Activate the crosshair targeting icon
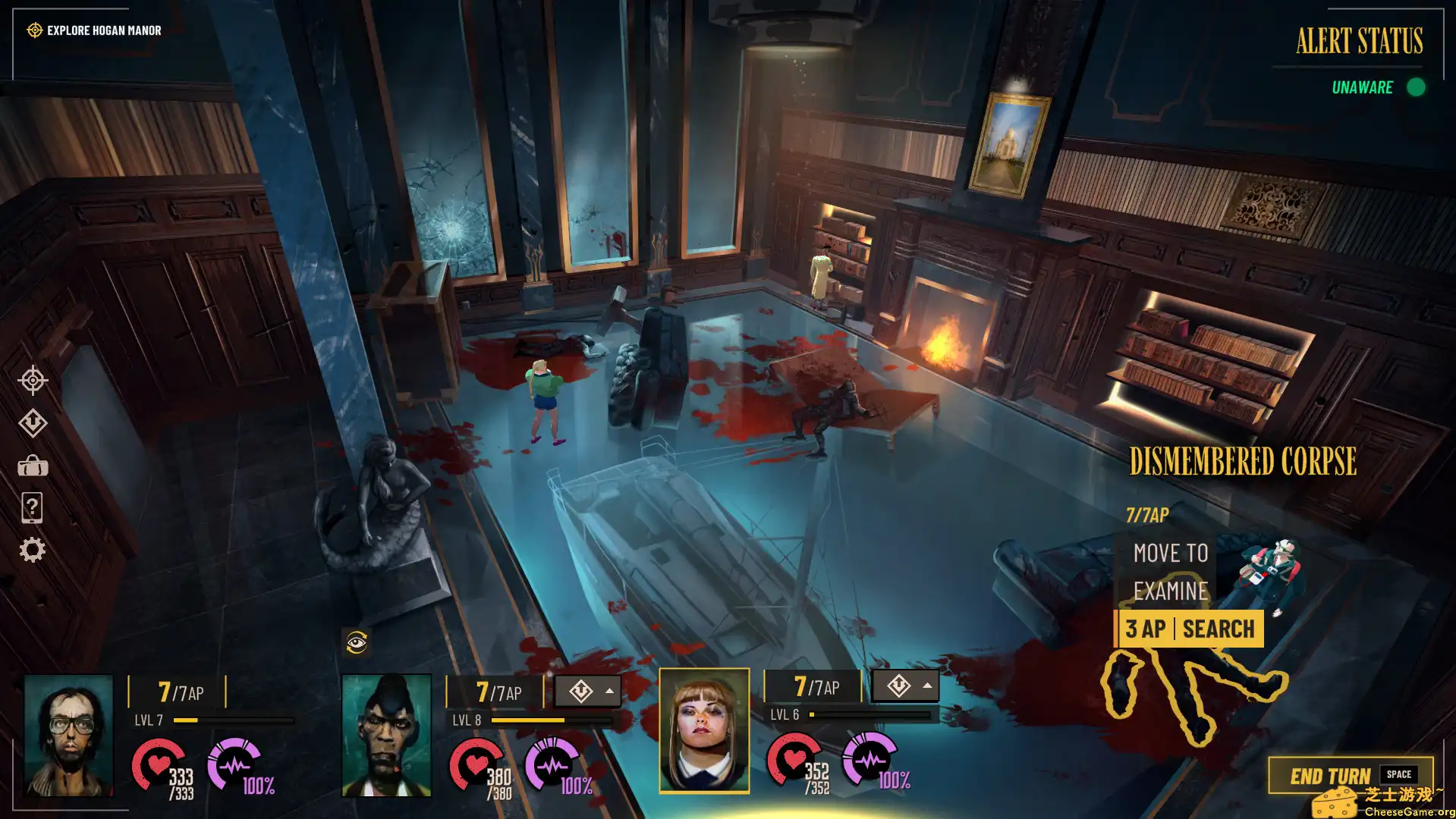The height and width of the screenshot is (819, 1456). (x=33, y=380)
